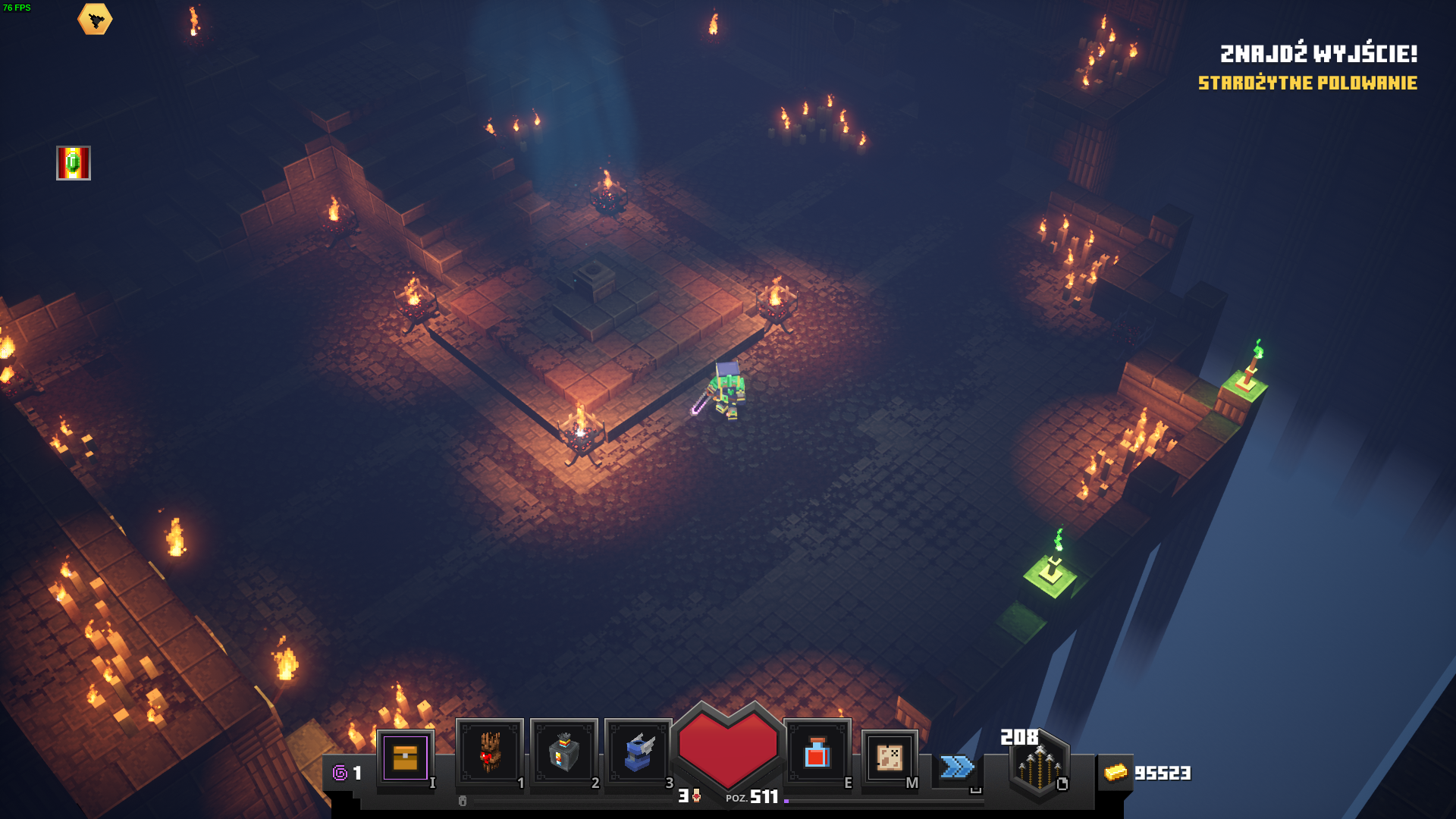
Task: Open the map scroll icon
Action: coord(890,757)
